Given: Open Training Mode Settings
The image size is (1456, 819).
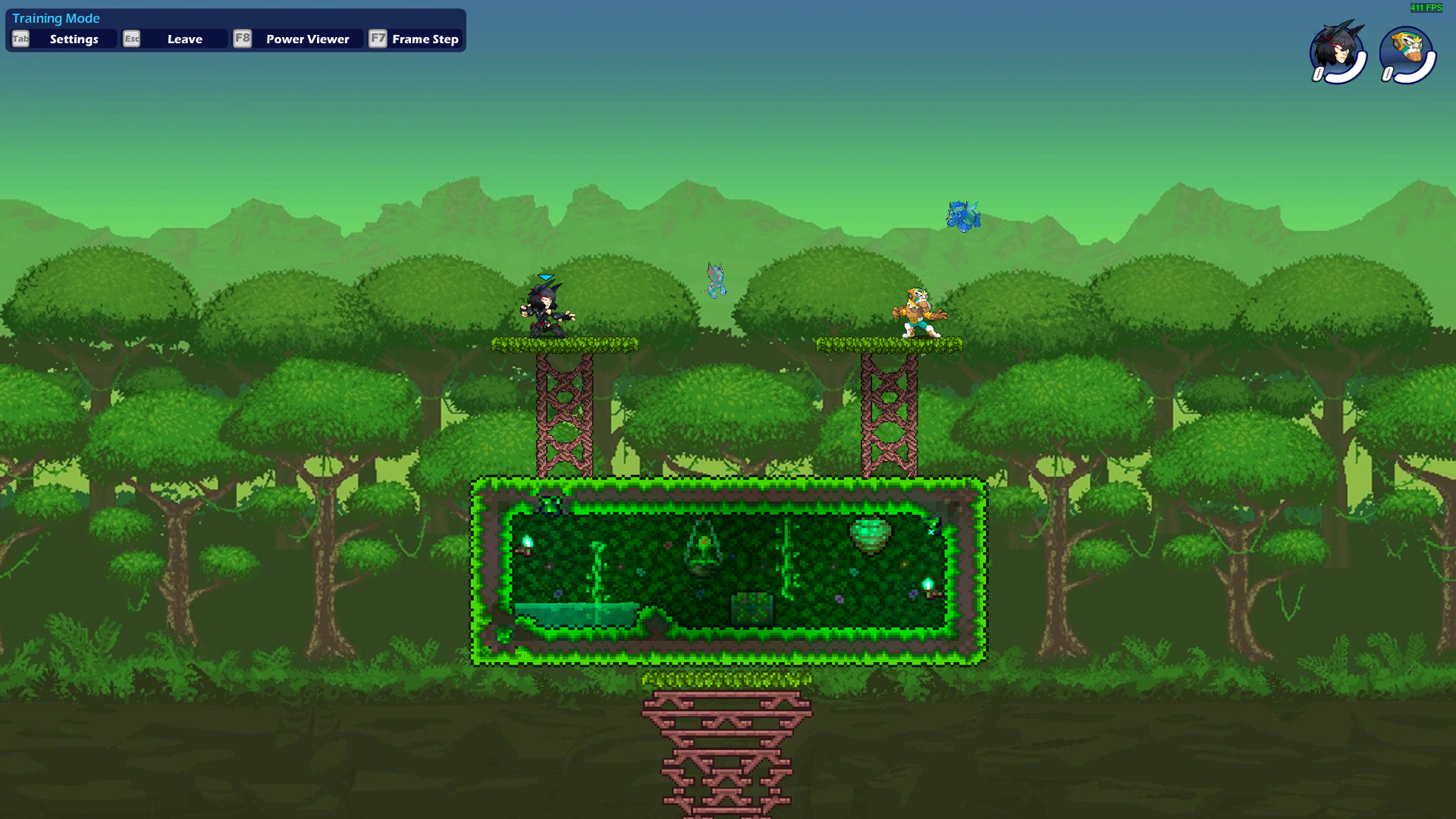Looking at the screenshot, I should [x=74, y=39].
